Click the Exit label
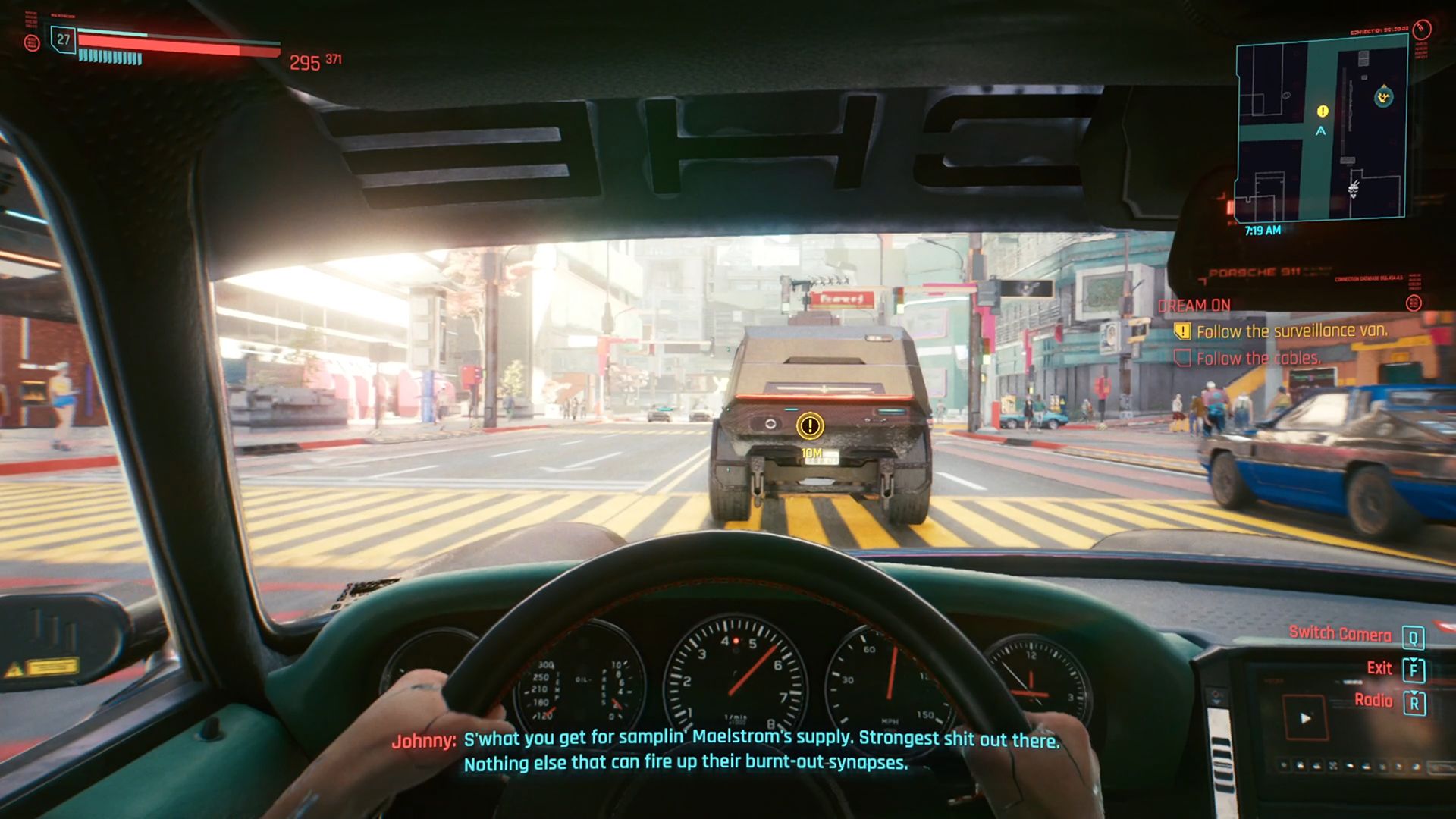The width and height of the screenshot is (1456, 819). (1380, 668)
